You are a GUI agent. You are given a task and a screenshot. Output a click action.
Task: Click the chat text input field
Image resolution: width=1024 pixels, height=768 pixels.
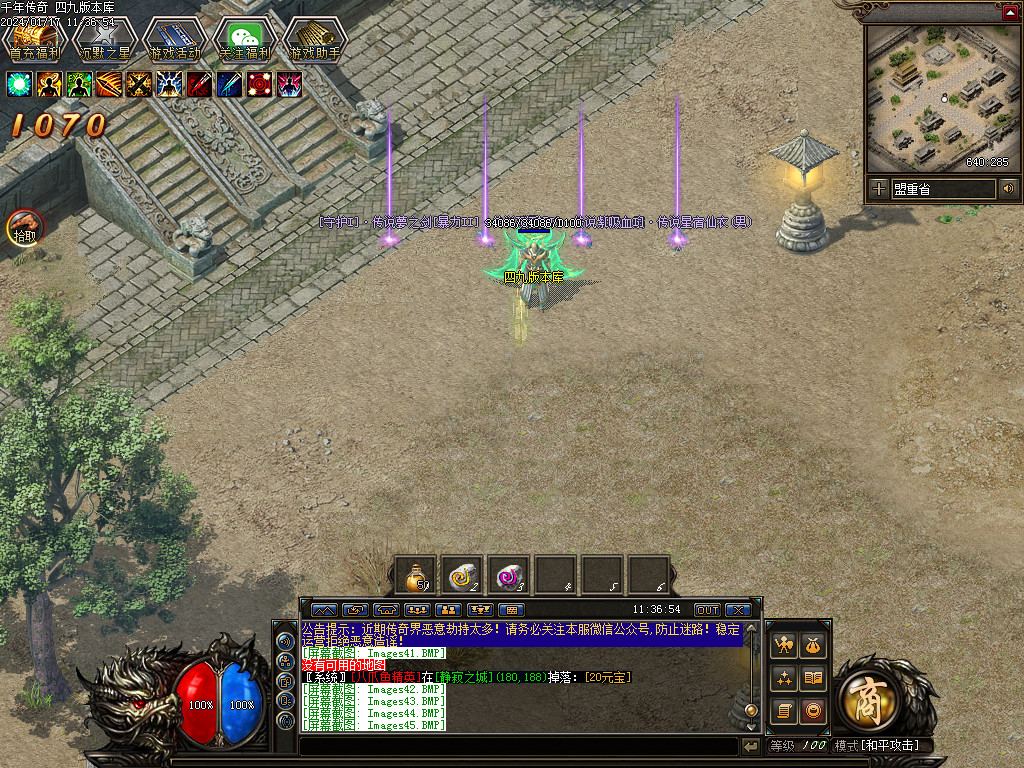pyautogui.click(x=518, y=746)
